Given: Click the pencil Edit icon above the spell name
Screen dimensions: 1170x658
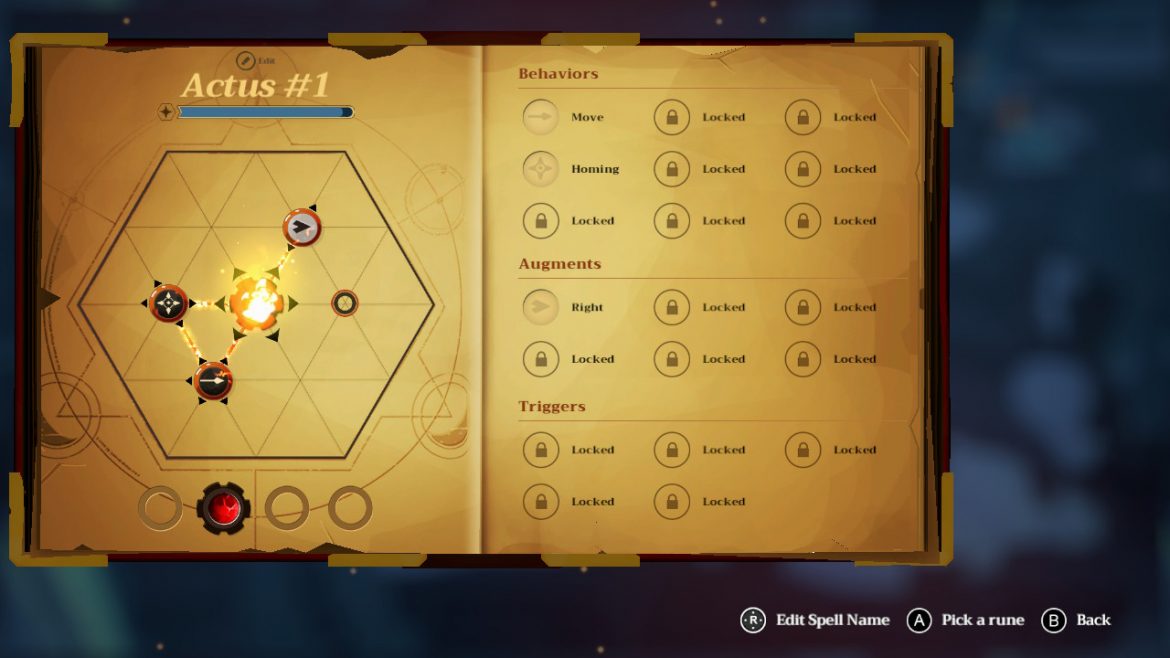Looking at the screenshot, I should [246, 60].
